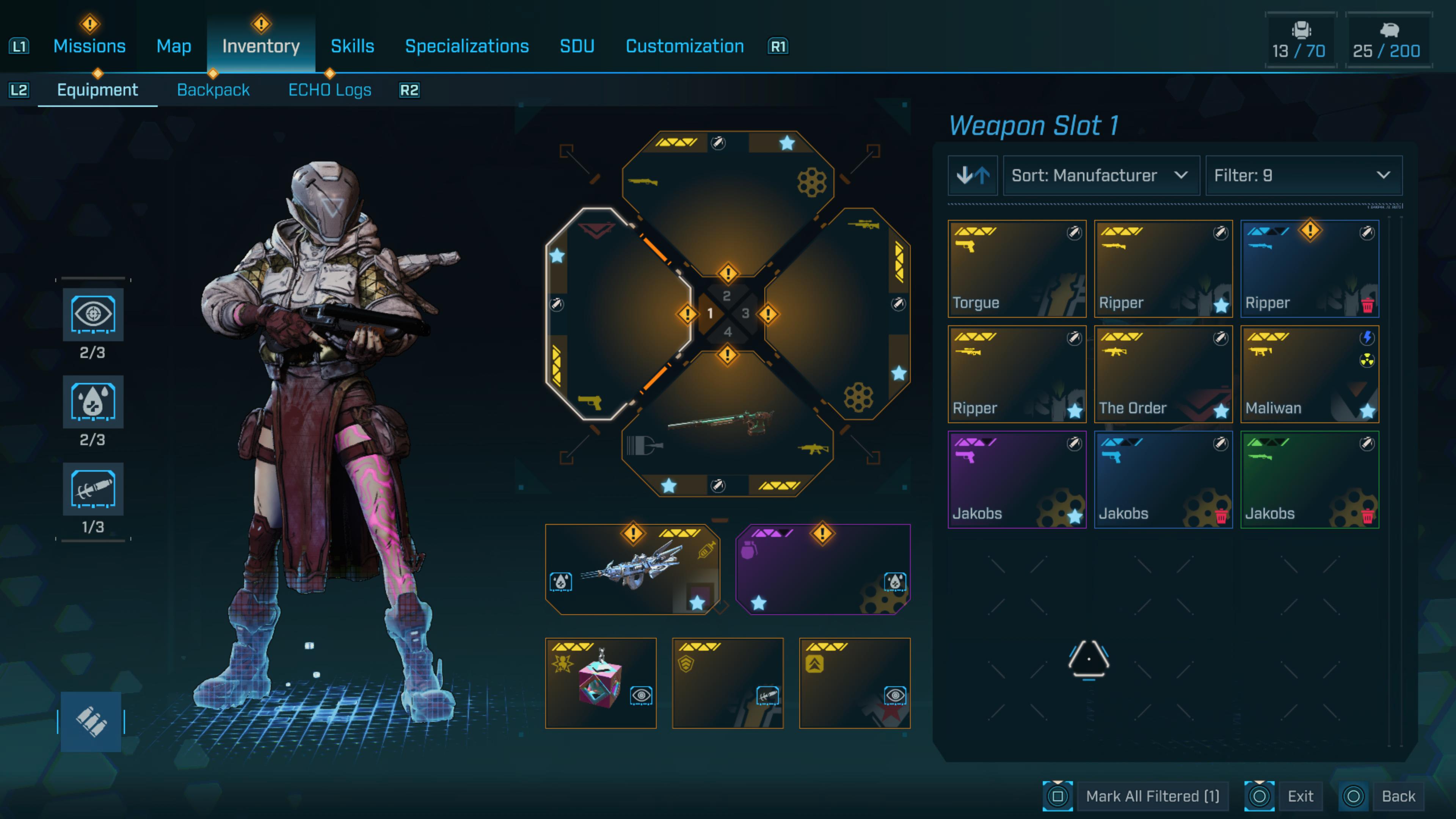Image resolution: width=1456 pixels, height=819 pixels.
Task: Go to the Skills tab
Action: (352, 46)
